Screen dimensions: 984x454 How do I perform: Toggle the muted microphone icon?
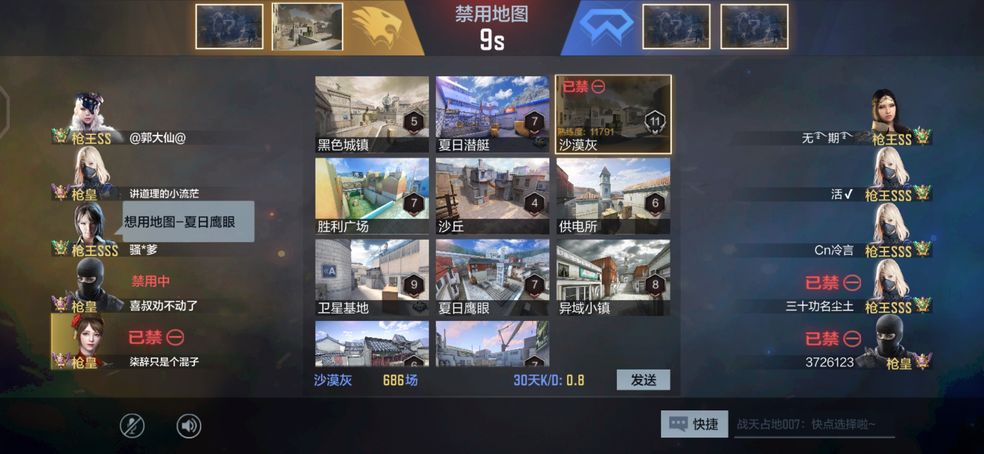pos(133,426)
